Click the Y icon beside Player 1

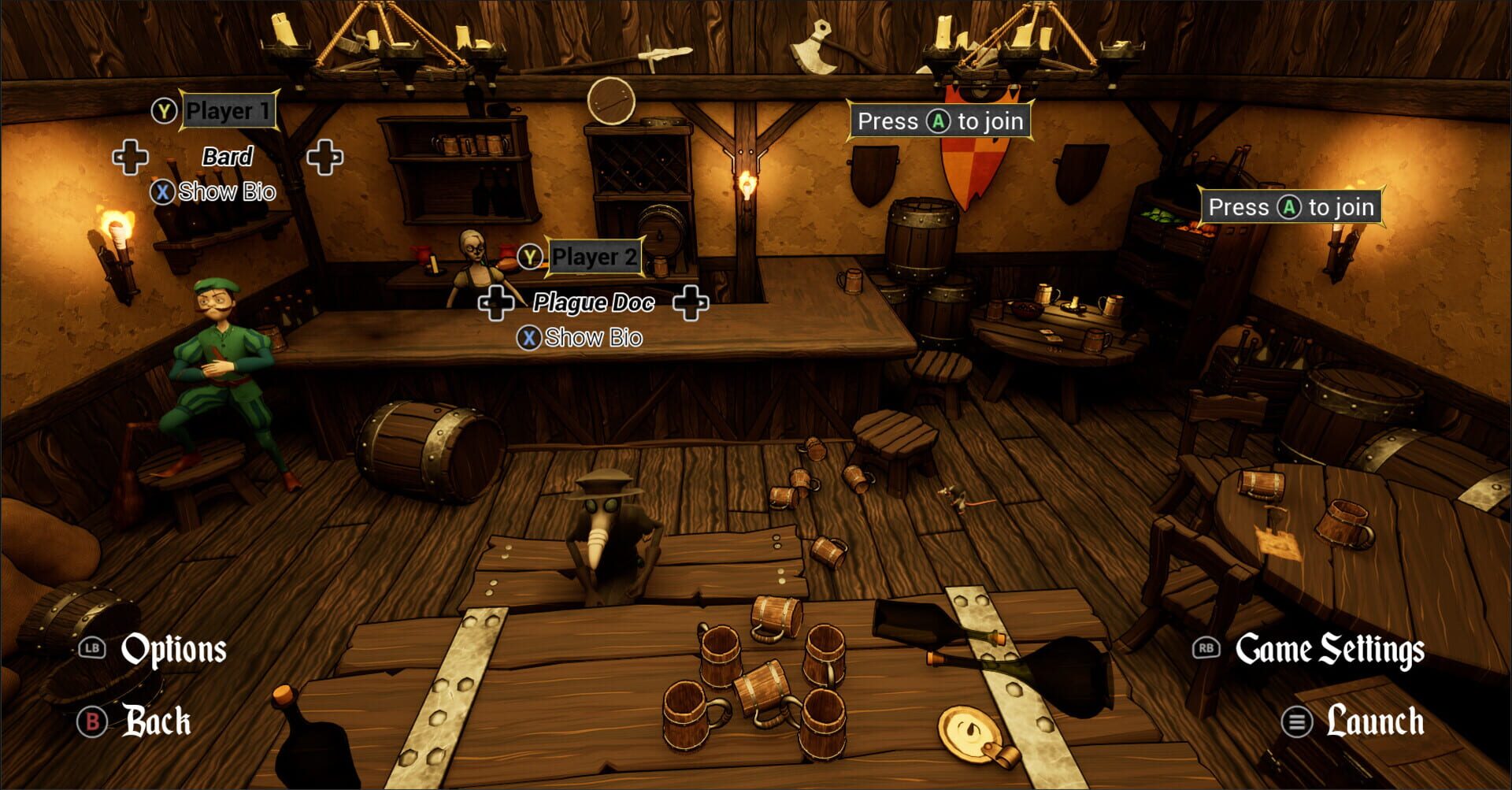(162, 111)
